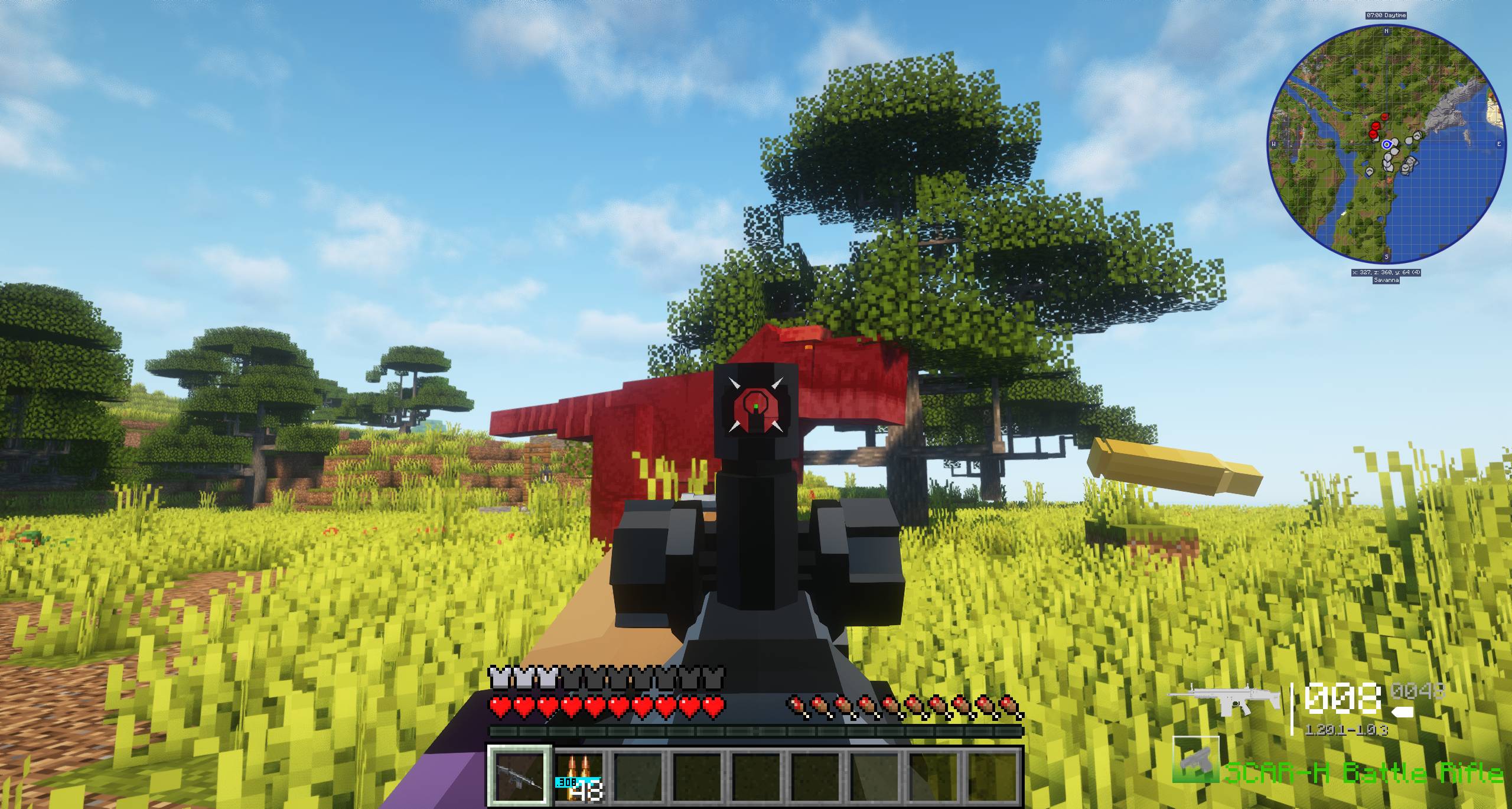Select the SCAR-H rifle in the first hotbar slot
The image size is (1512, 809).
pos(520,775)
